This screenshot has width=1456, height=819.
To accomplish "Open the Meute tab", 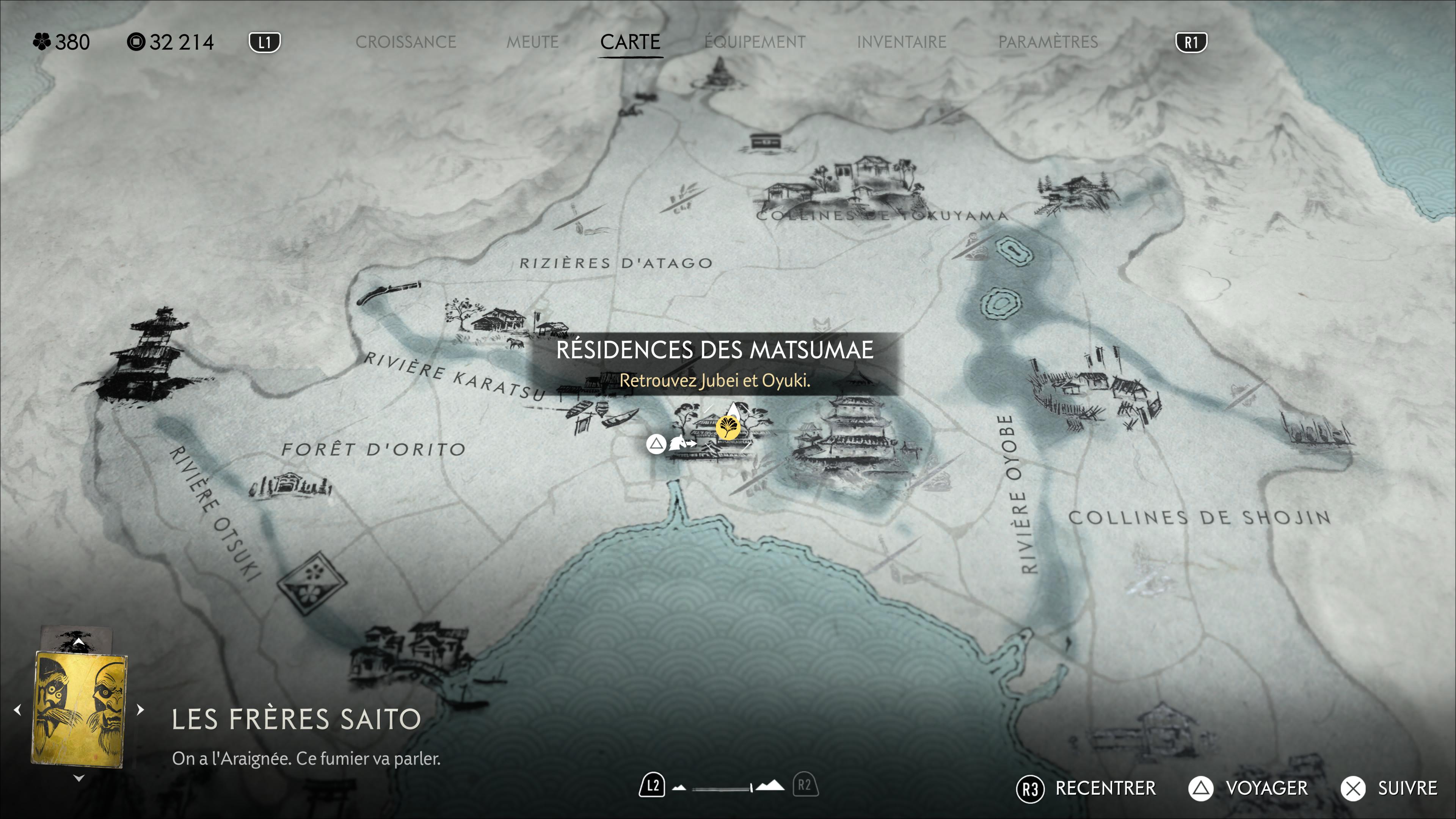I will (532, 42).
